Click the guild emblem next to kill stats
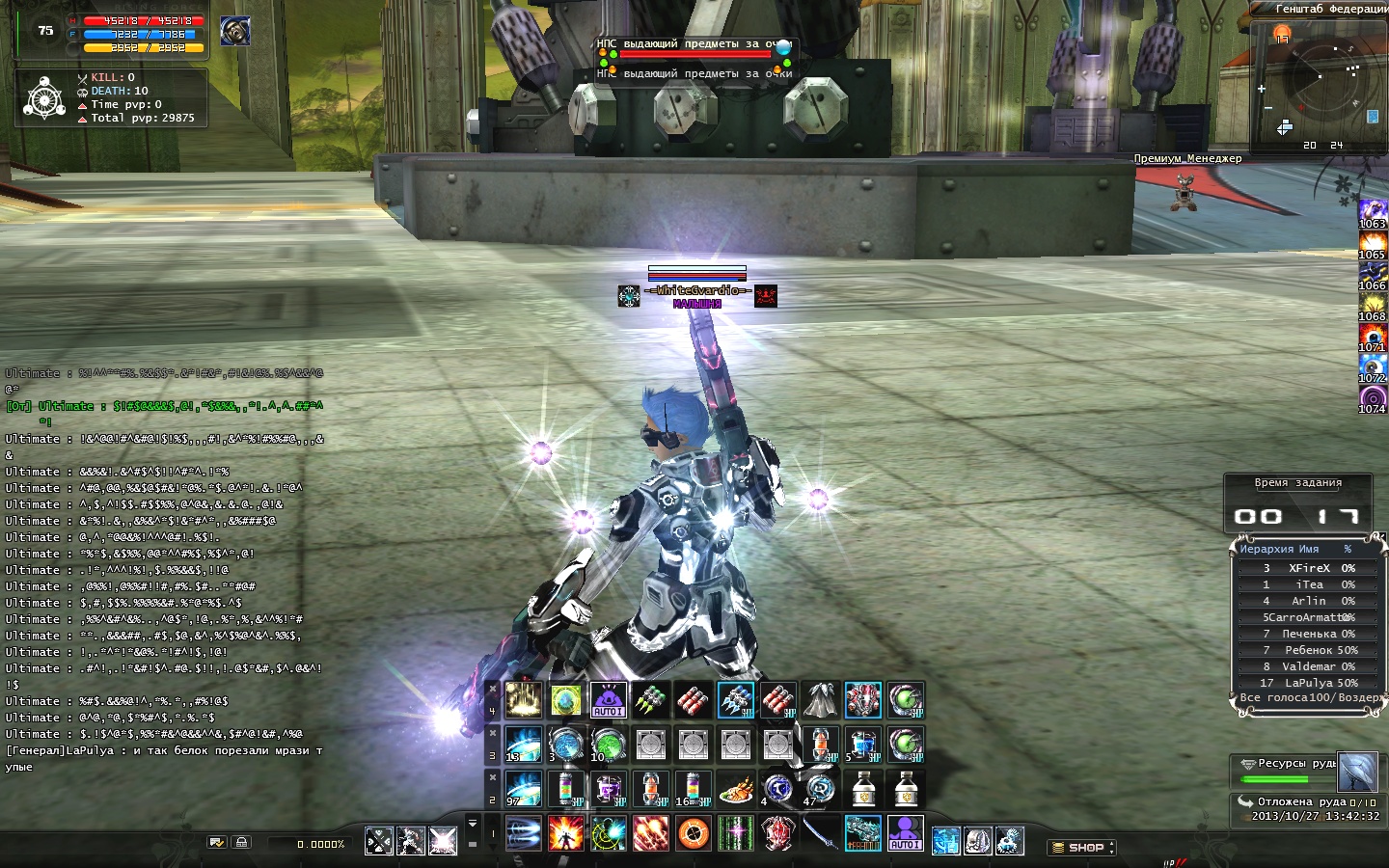The image size is (1389, 868). [44, 98]
